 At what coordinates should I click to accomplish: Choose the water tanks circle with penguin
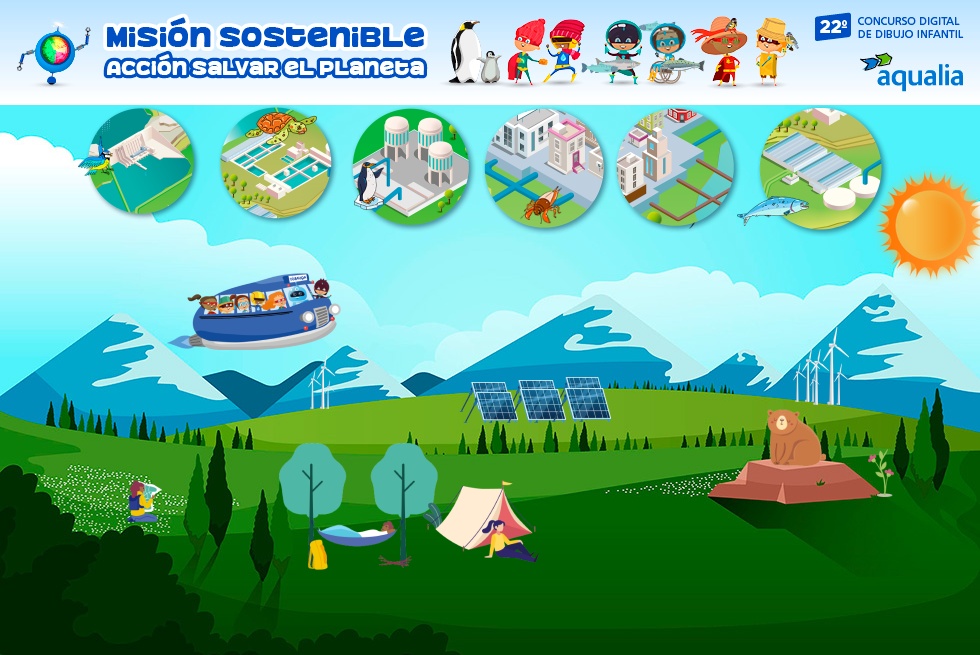tap(410, 165)
